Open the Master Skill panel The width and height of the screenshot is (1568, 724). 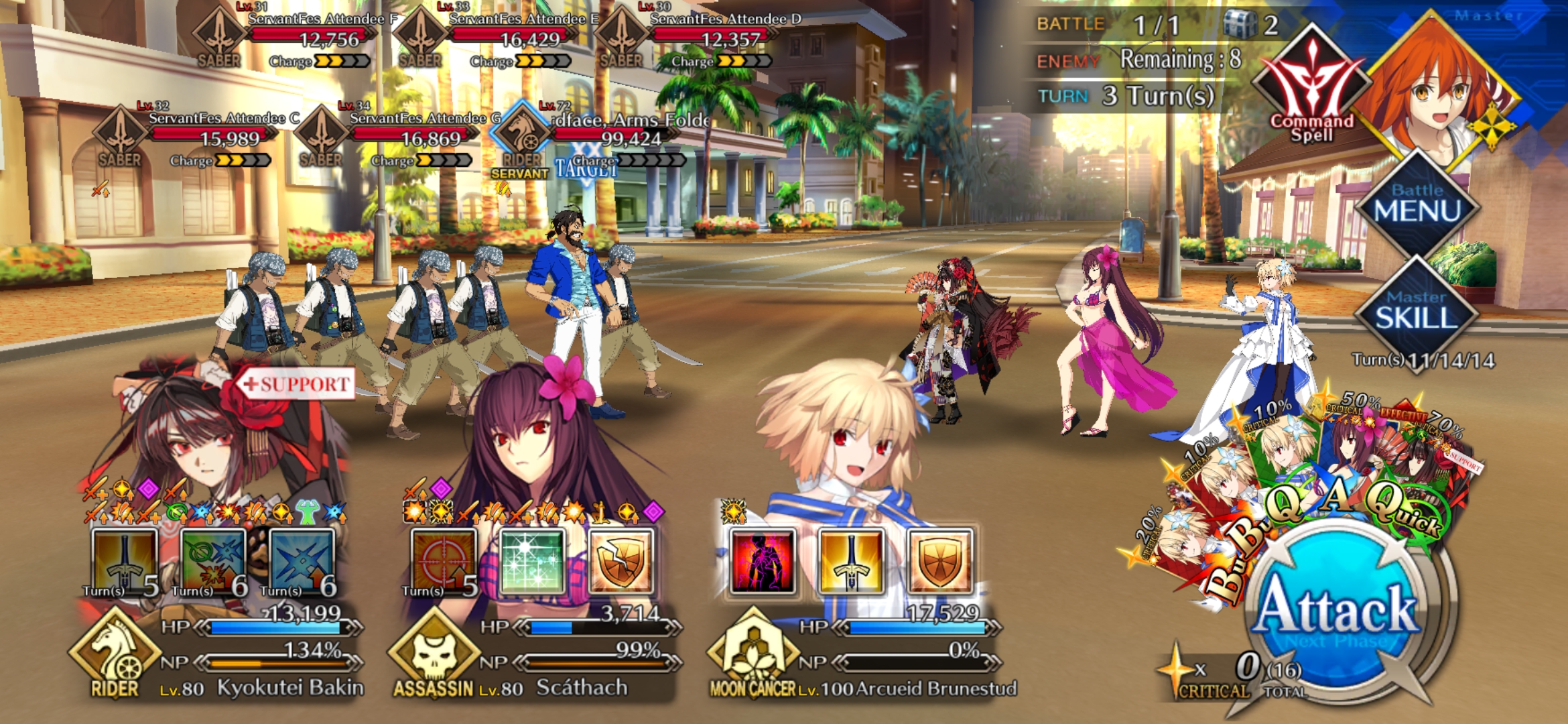point(1417,310)
